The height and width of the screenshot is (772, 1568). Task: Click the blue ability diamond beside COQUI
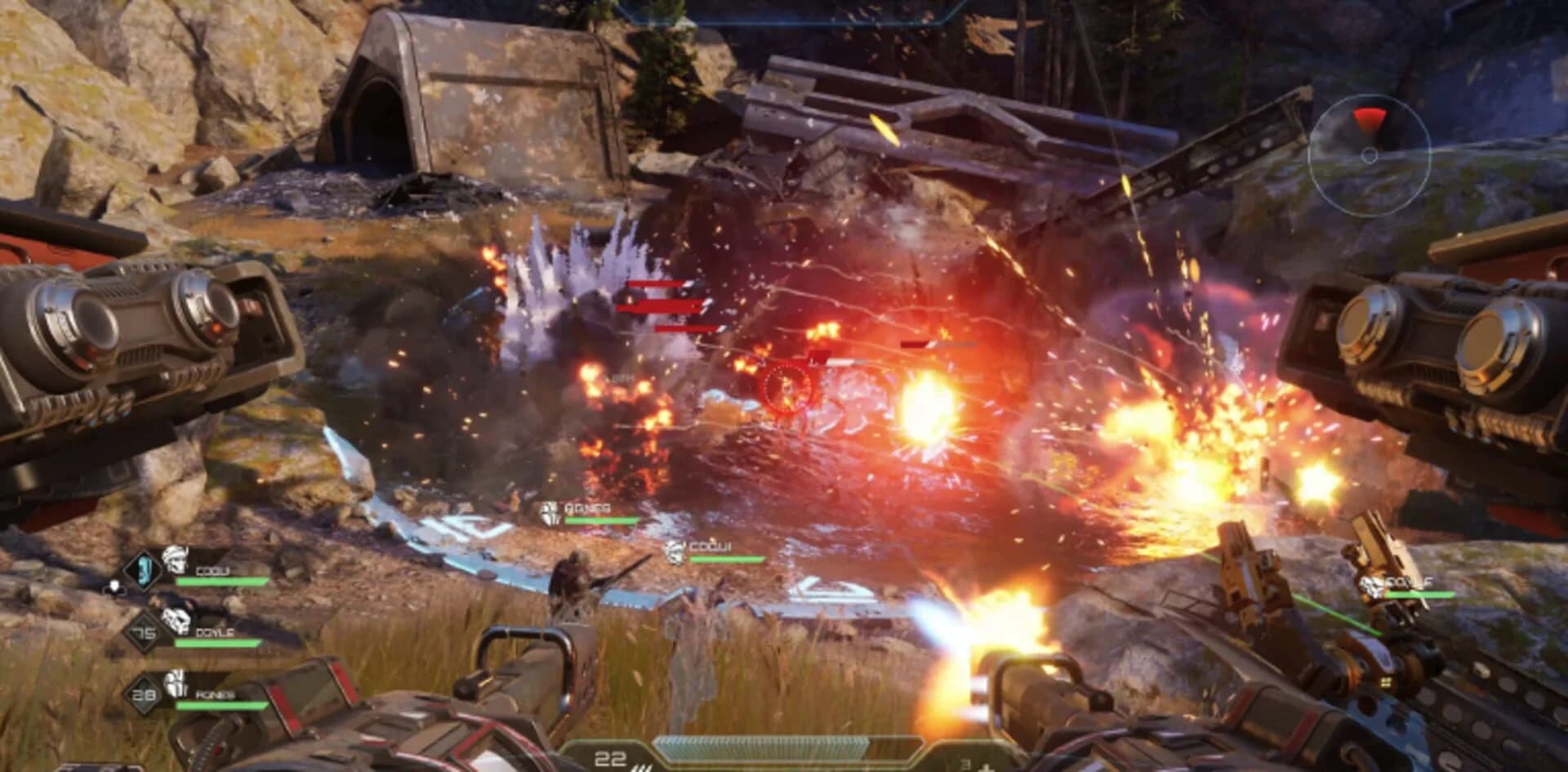(x=142, y=570)
